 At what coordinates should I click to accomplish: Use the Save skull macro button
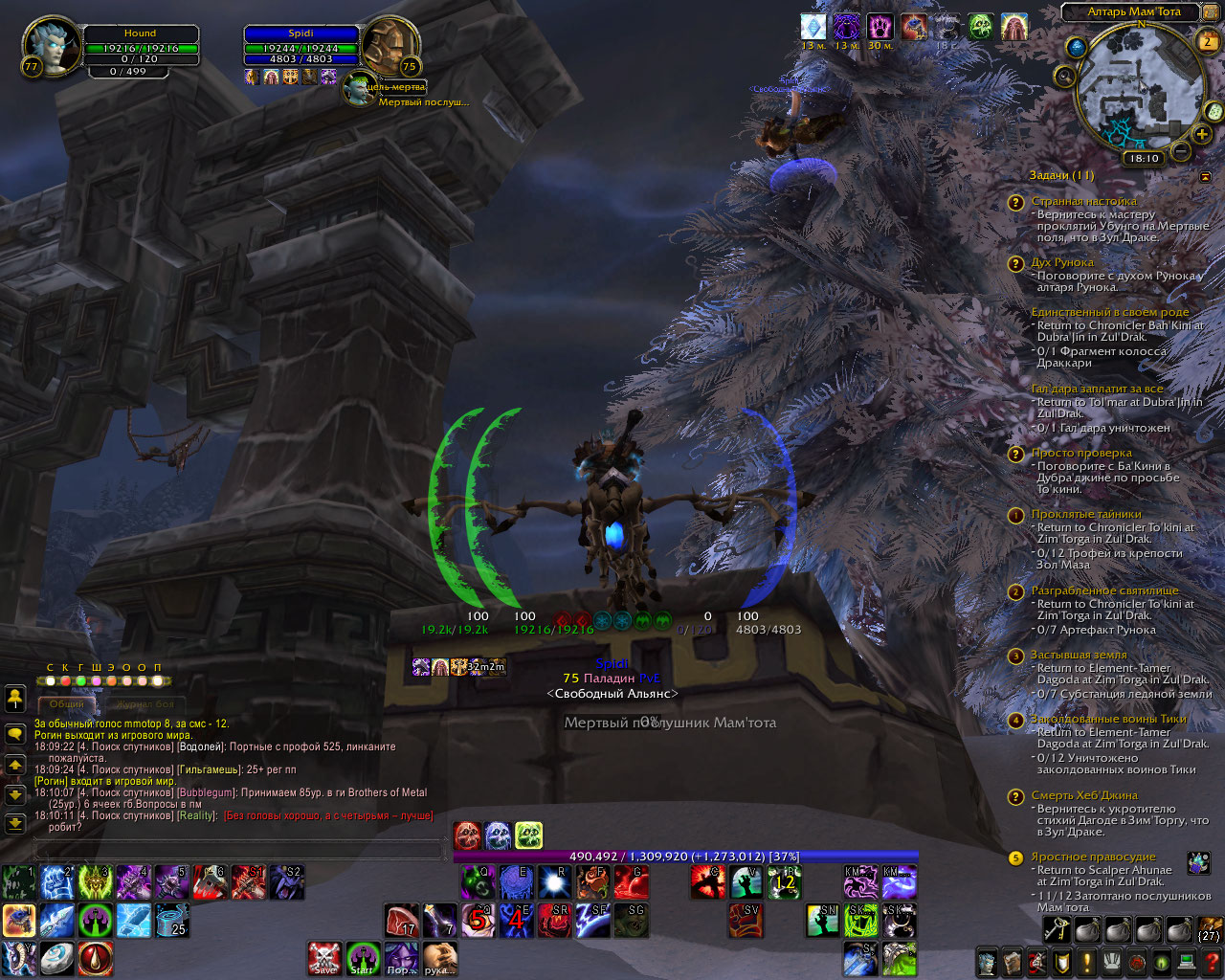point(324,958)
